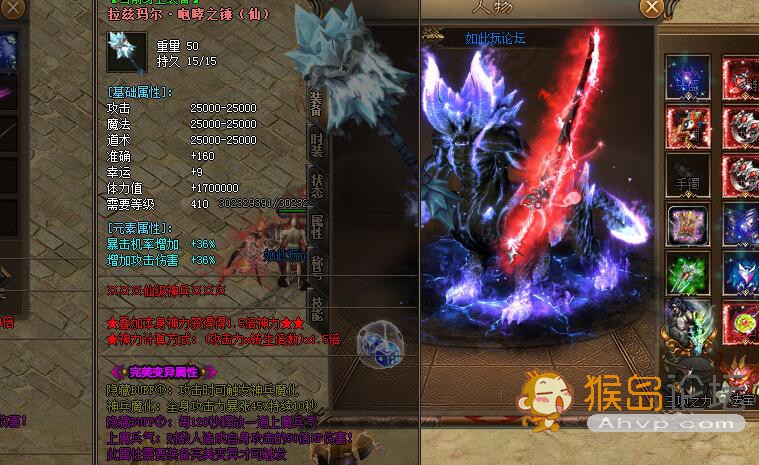The image size is (759, 465).
Task: Select the empty 手镯 bracelet slot
Action: coord(688,175)
